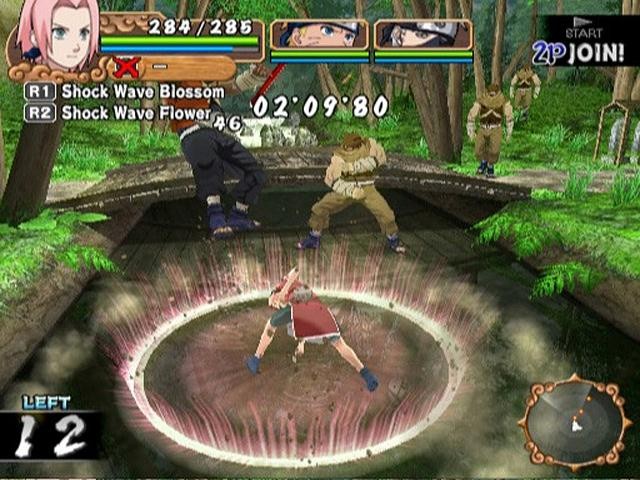Open the circular radar minimap
The width and height of the screenshot is (640, 480).
pyautogui.click(x=574, y=421)
